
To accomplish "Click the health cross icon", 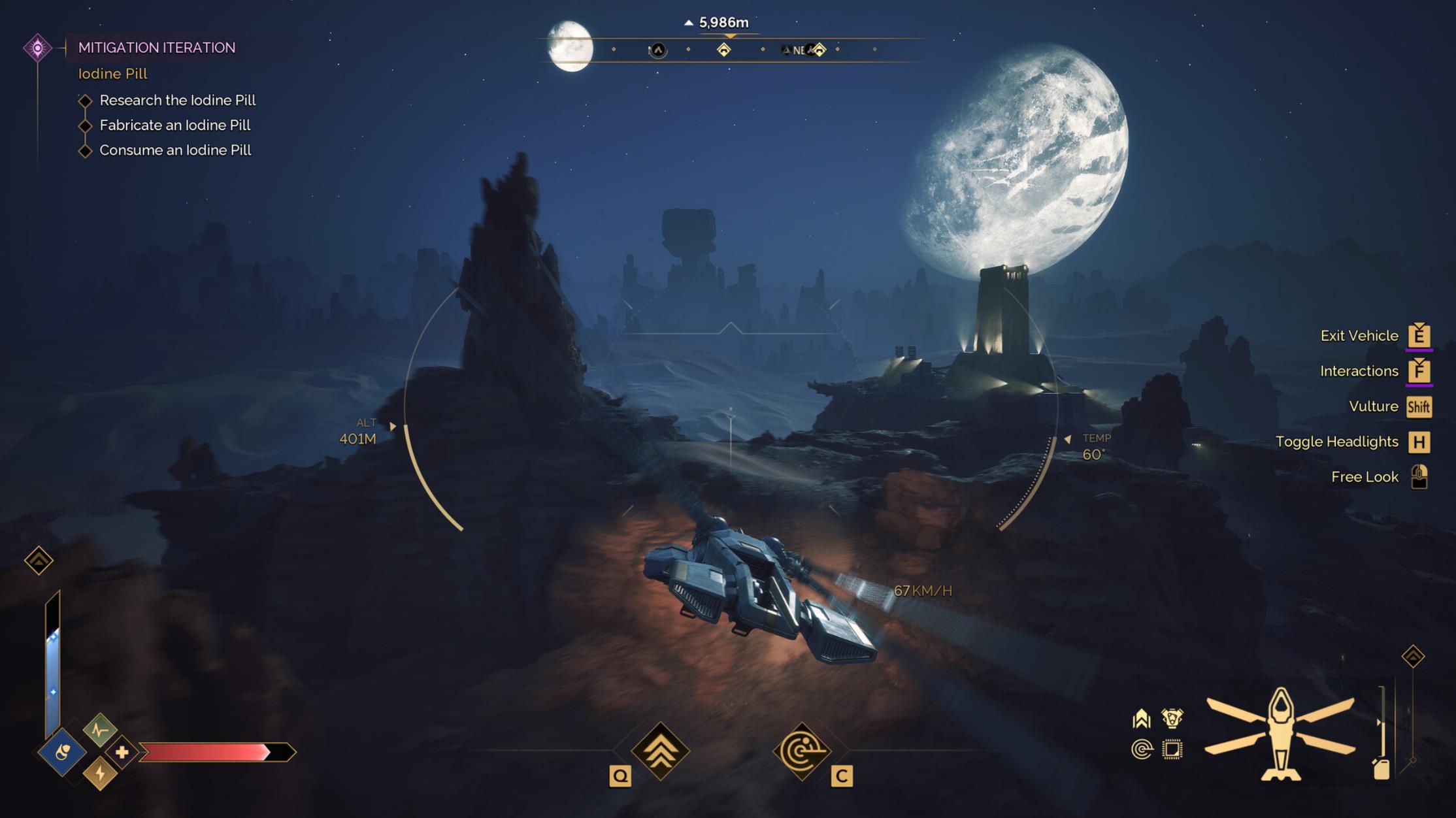I will pyautogui.click(x=122, y=753).
